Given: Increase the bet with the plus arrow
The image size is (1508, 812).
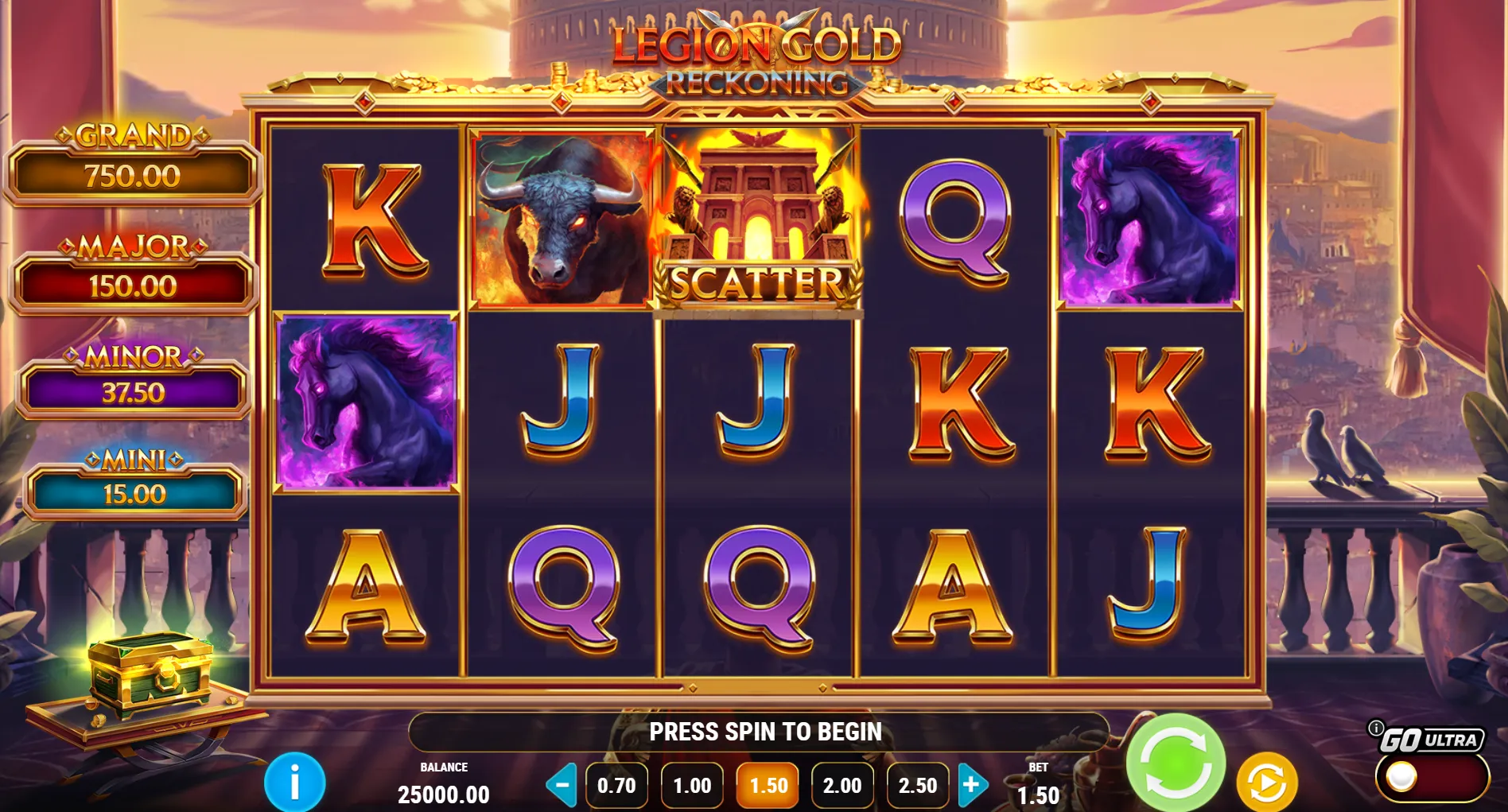Looking at the screenshot, I should [x=972, y=785].
